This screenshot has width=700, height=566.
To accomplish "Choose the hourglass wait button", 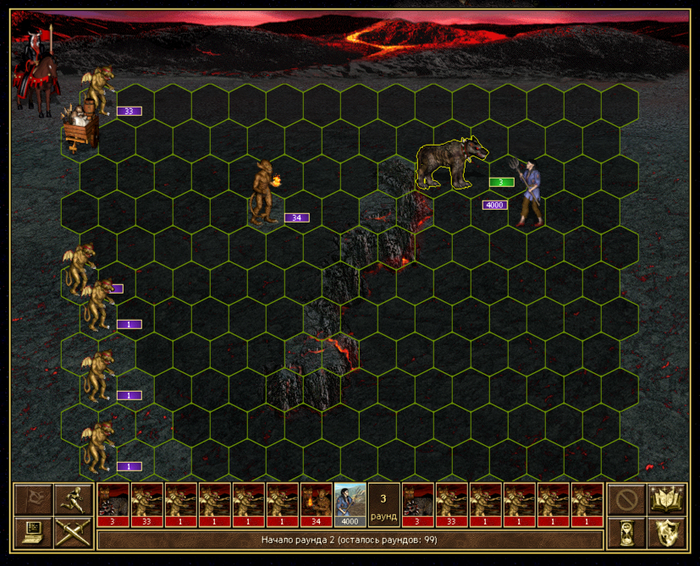I will point(625,532).
